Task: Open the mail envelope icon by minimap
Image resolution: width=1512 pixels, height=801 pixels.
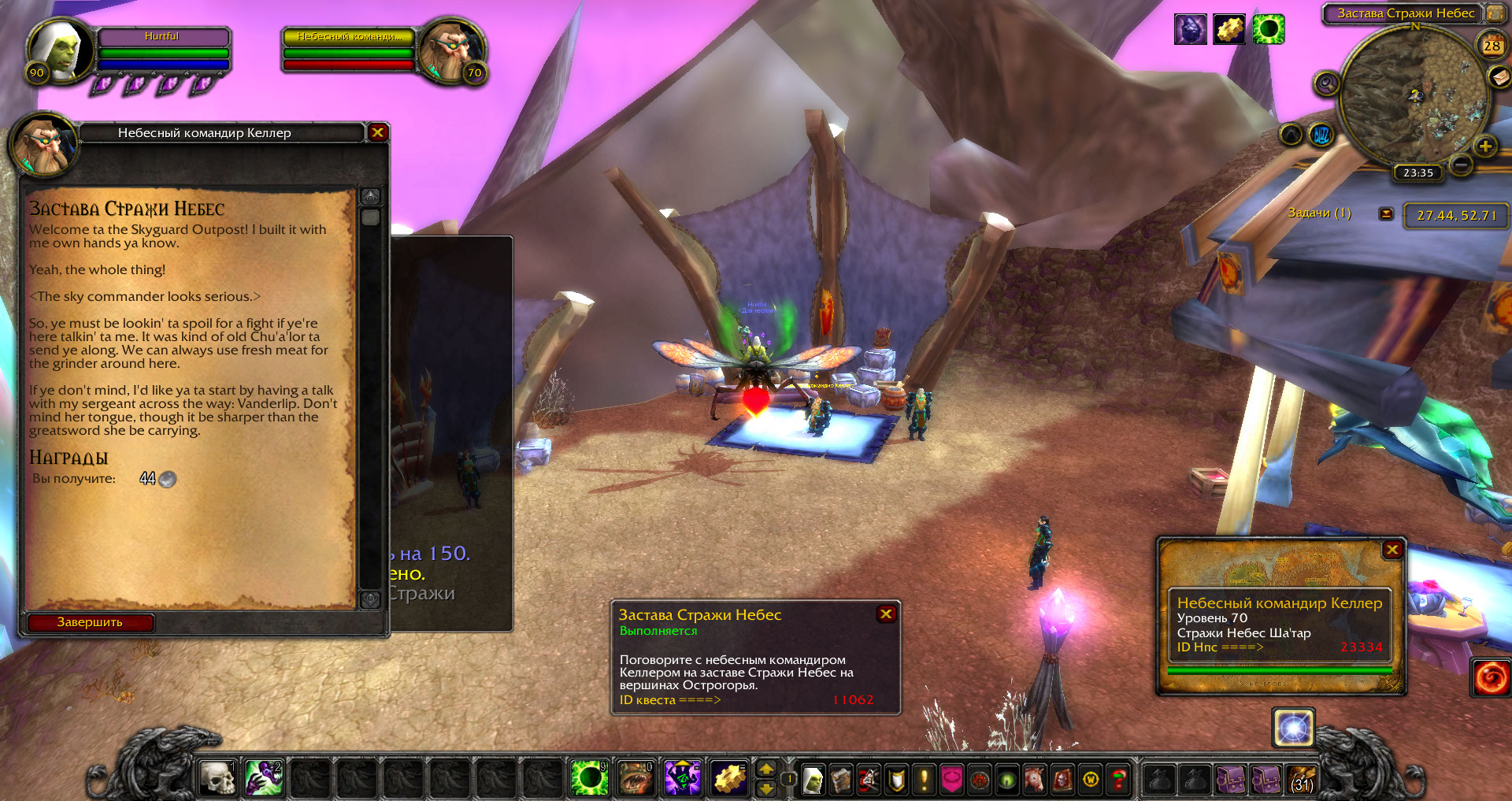Action: coord(1498,76)
